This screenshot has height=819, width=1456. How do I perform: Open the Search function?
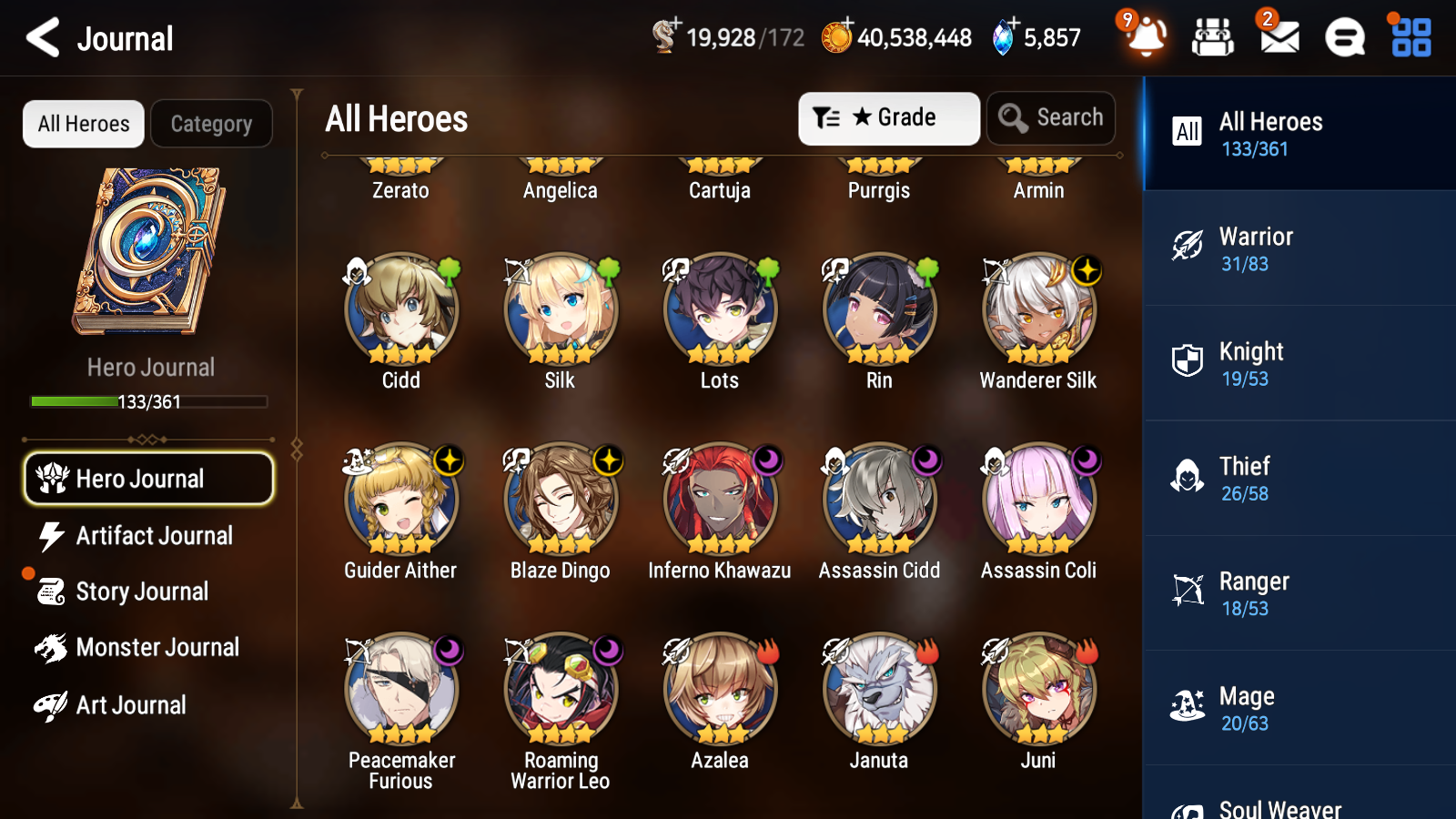[x=1051, y=117]
